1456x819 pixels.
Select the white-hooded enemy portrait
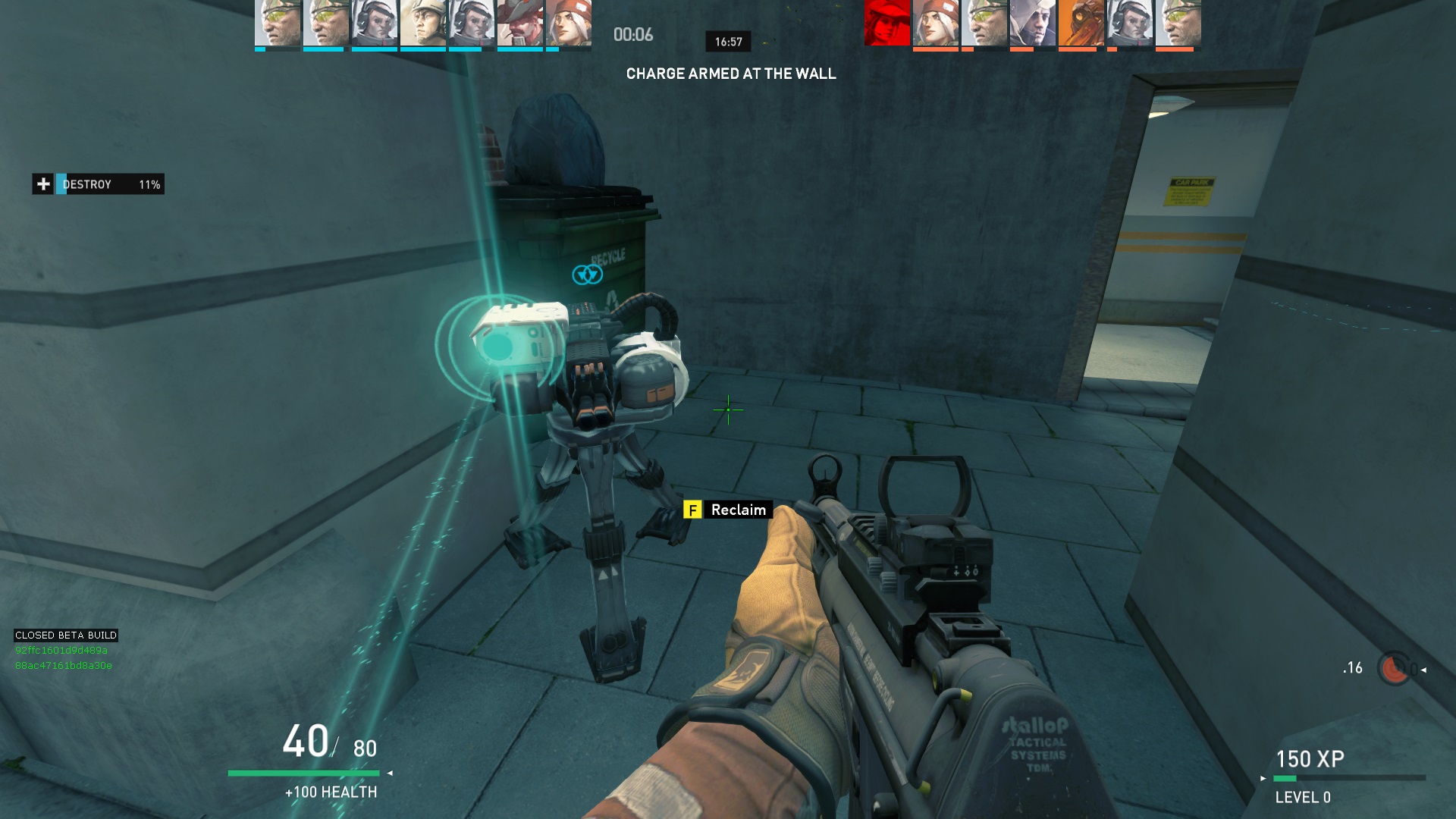click(x=1032, y=23)
